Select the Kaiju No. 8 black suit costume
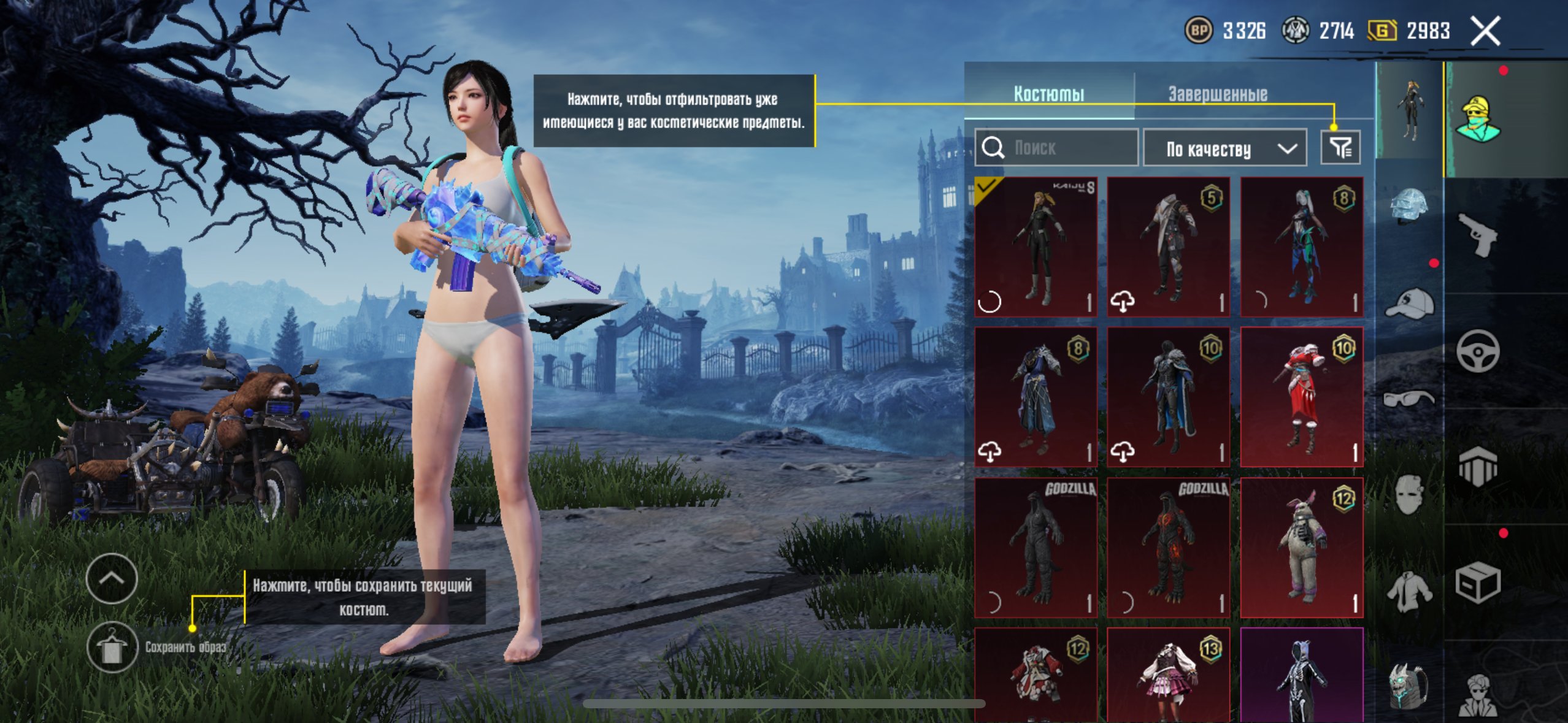Image resolution: width=1568 pixels, height=723 pixels. 1036,247
